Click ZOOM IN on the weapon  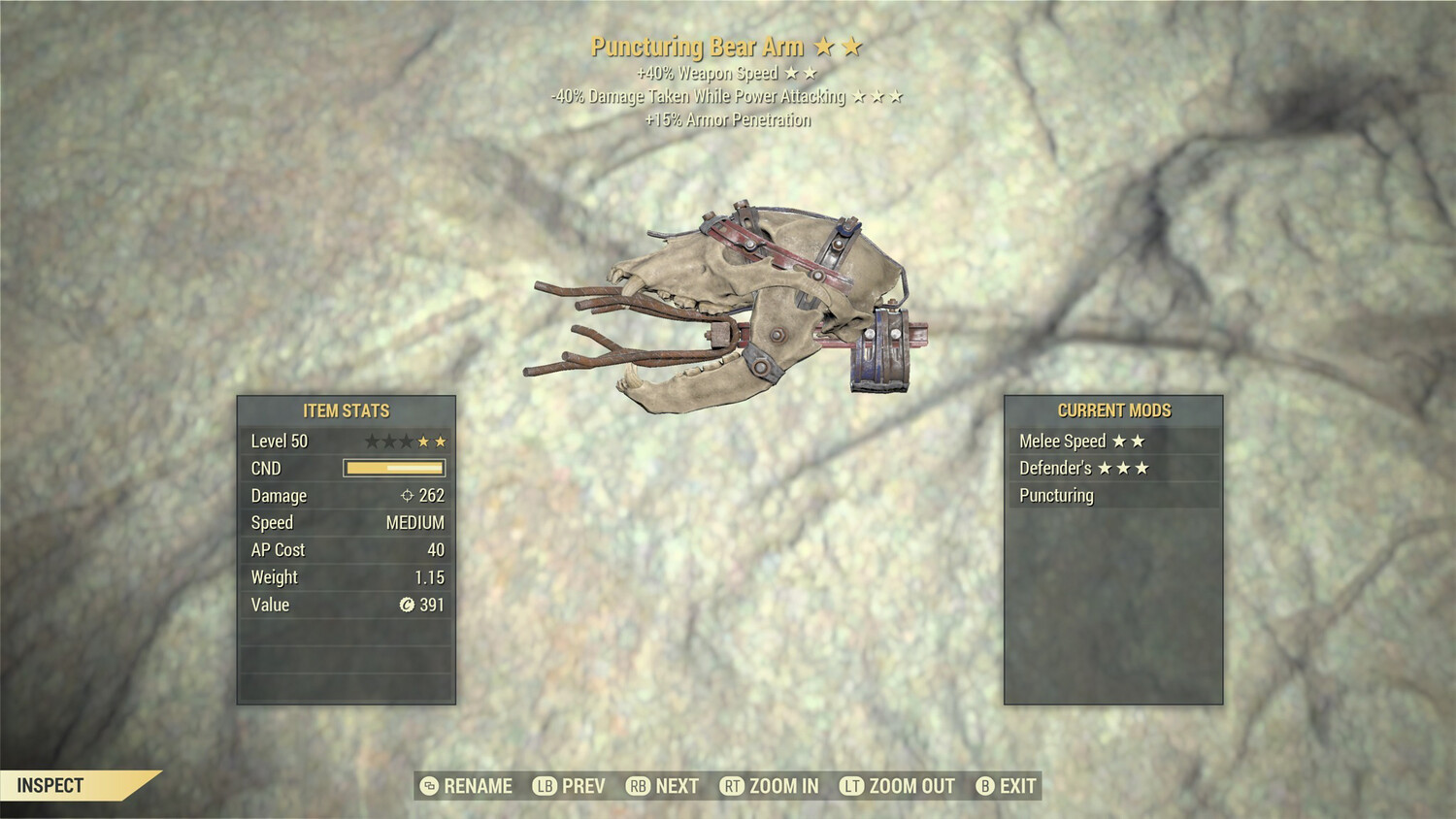770,786
